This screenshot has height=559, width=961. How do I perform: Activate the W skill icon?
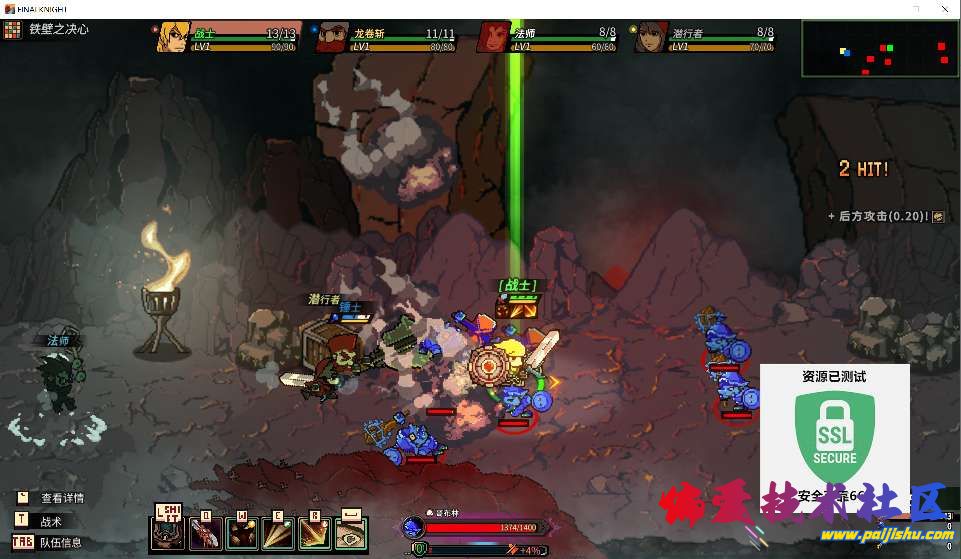coord(241,533)
